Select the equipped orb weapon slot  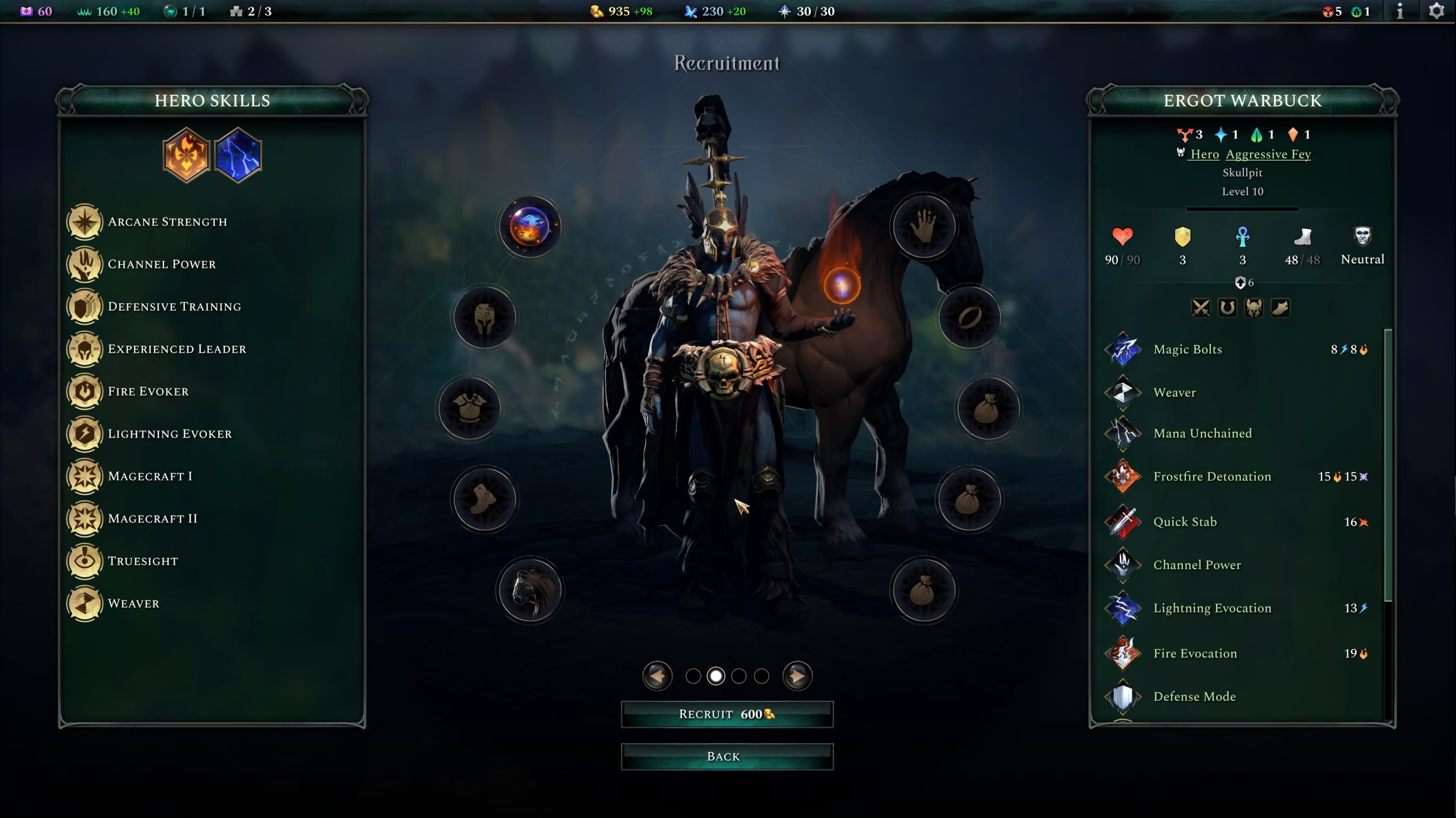tap(529, 227)
